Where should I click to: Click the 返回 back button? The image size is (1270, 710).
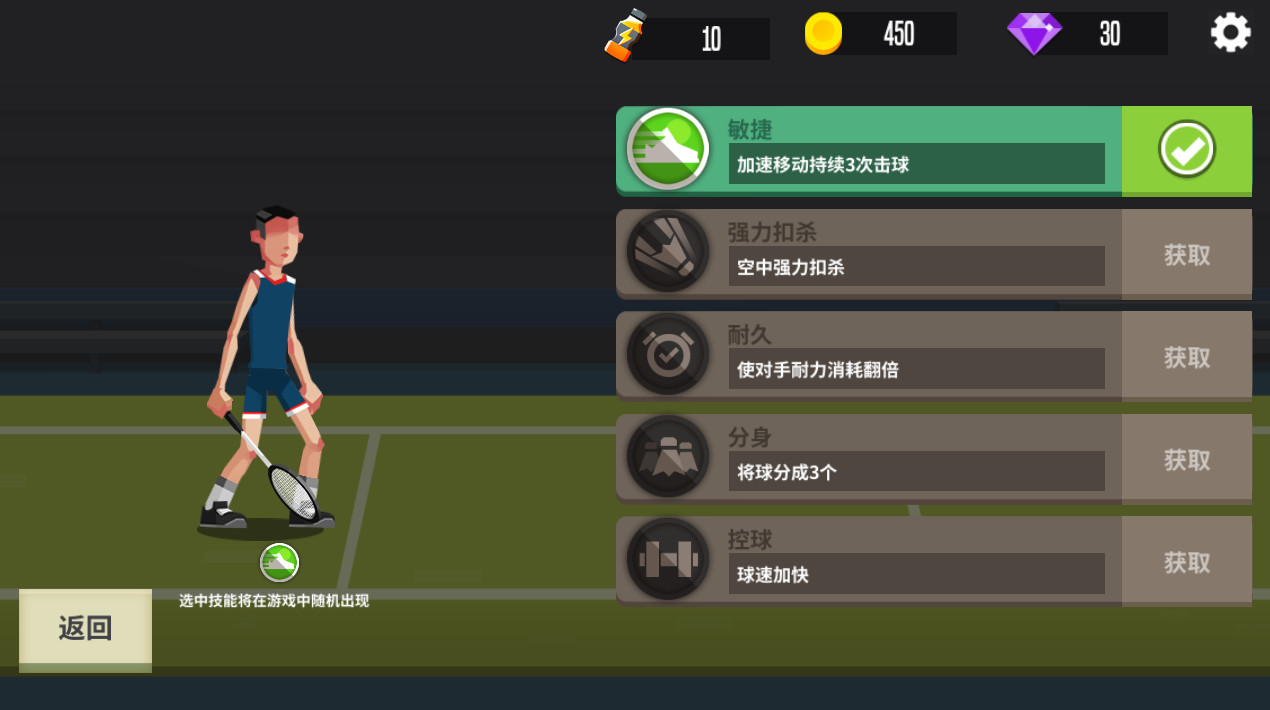85,628
